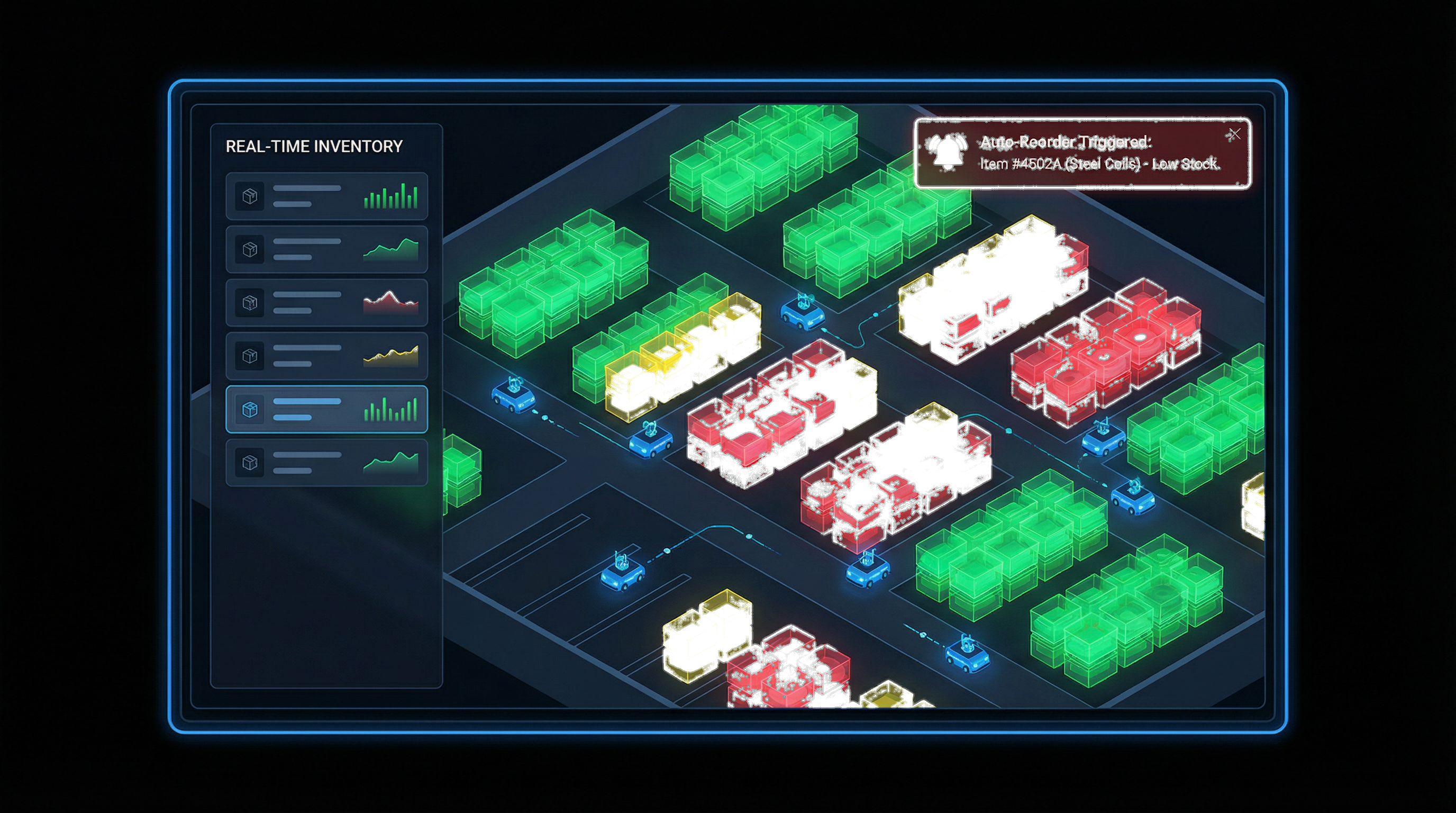Select the inventory row with red chart
The image size is (1456, 813).
326,302
